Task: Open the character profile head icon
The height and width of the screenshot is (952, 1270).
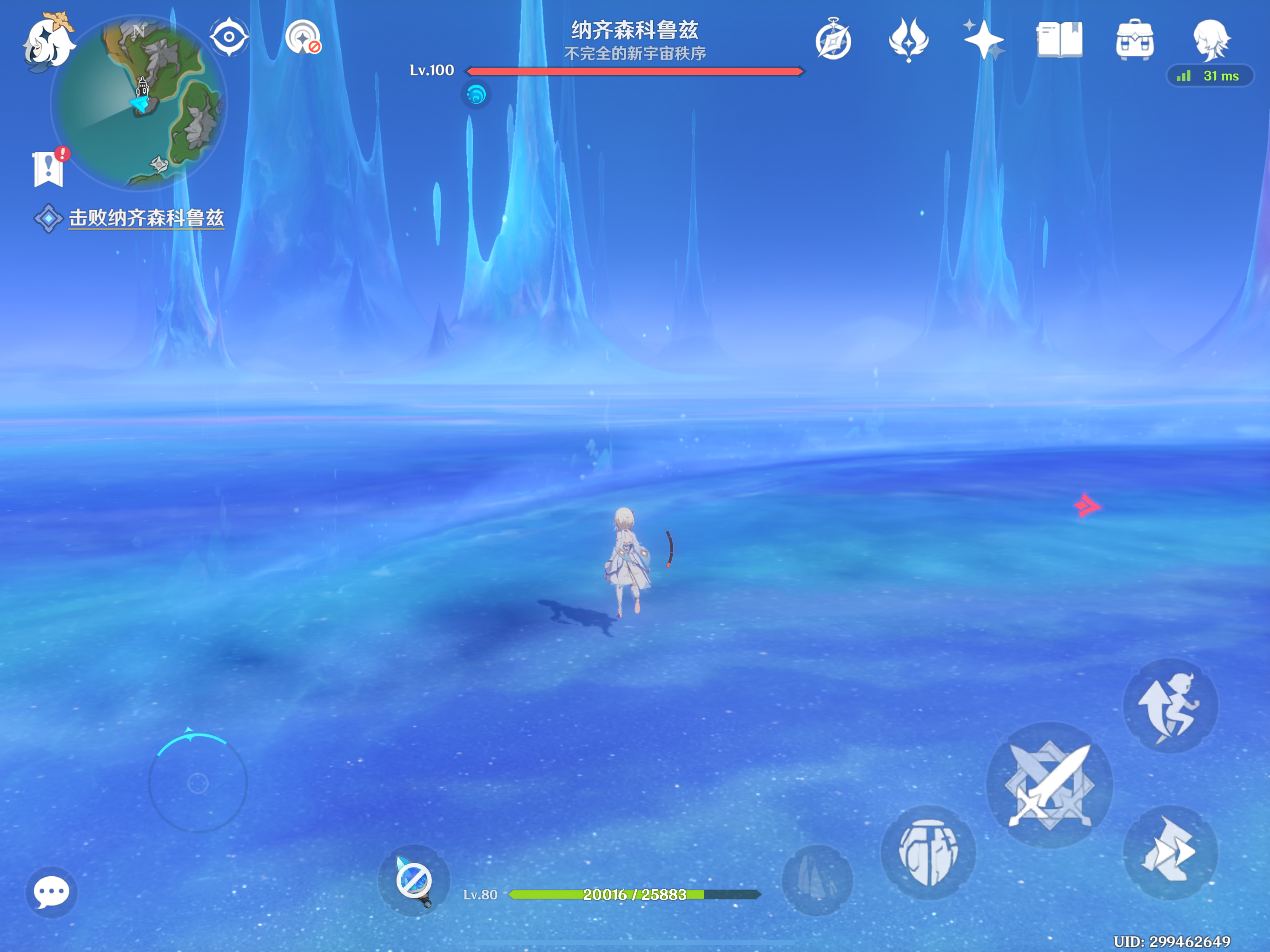Action: point(1210,39)
